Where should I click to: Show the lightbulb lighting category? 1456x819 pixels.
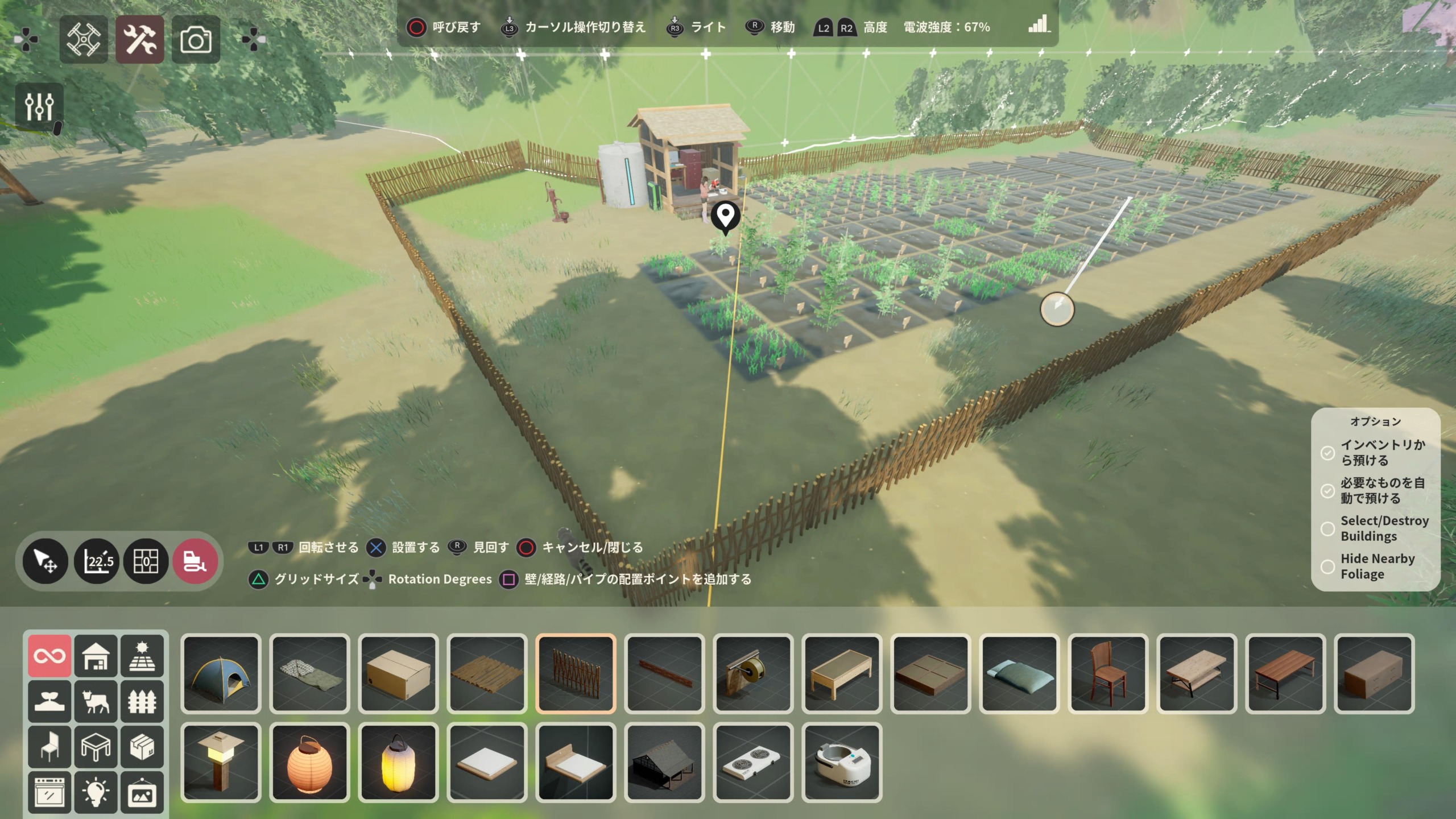point(96,792)
